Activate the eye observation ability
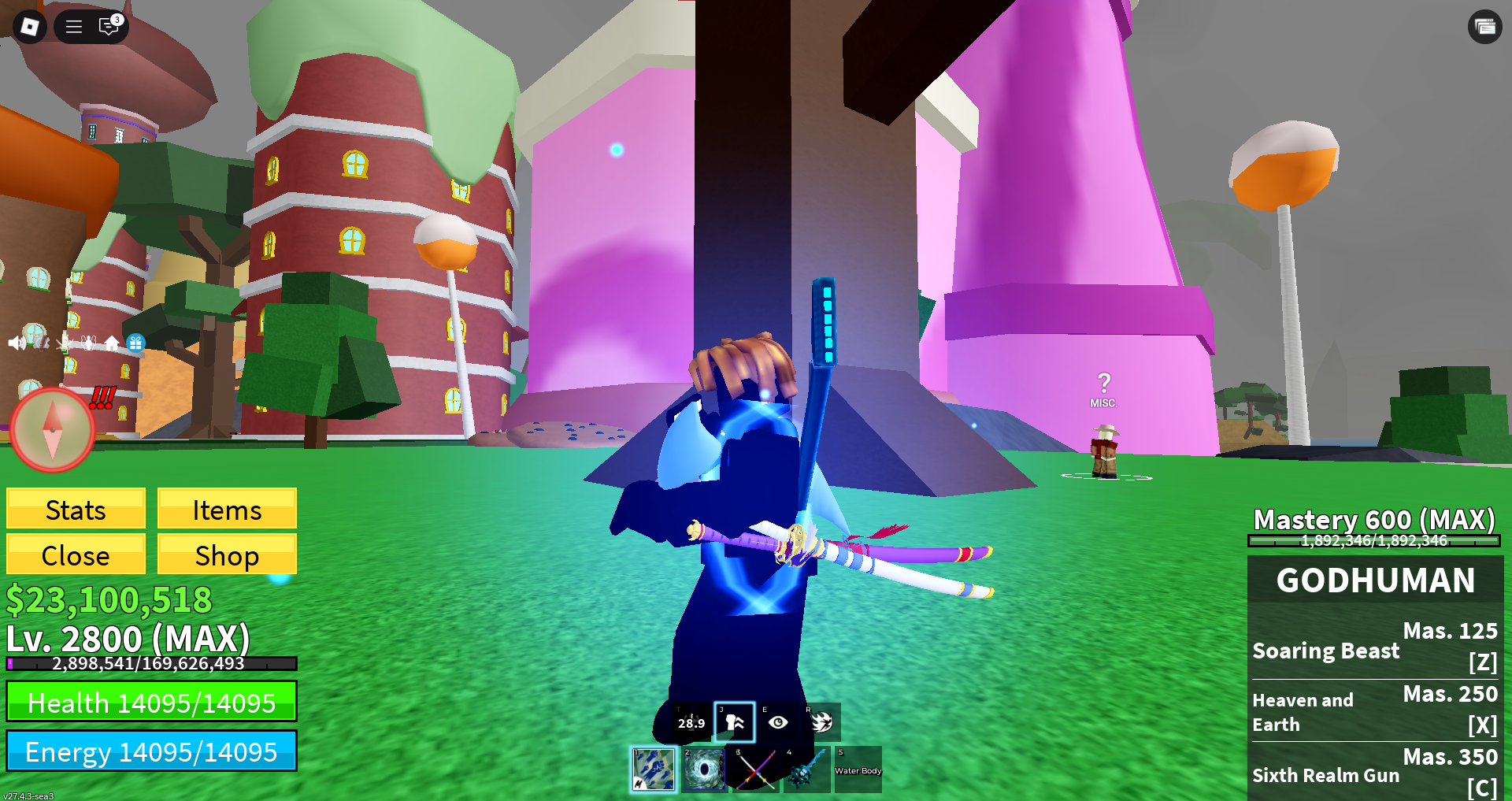The width and height of the screenshot is (1512, 801). [778, 722]
